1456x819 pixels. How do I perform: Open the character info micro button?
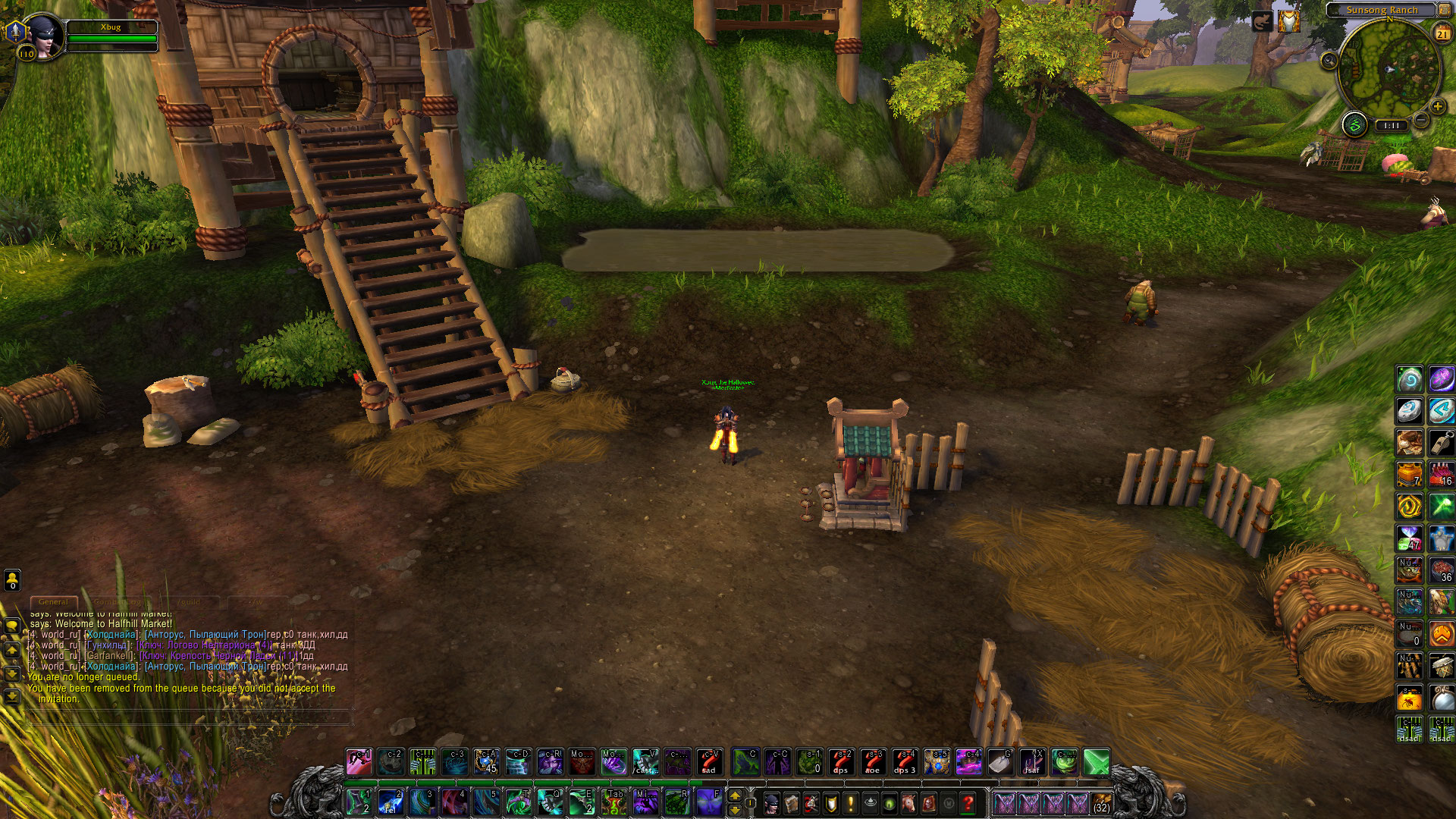pyautogui.click(x=772, y=802)
